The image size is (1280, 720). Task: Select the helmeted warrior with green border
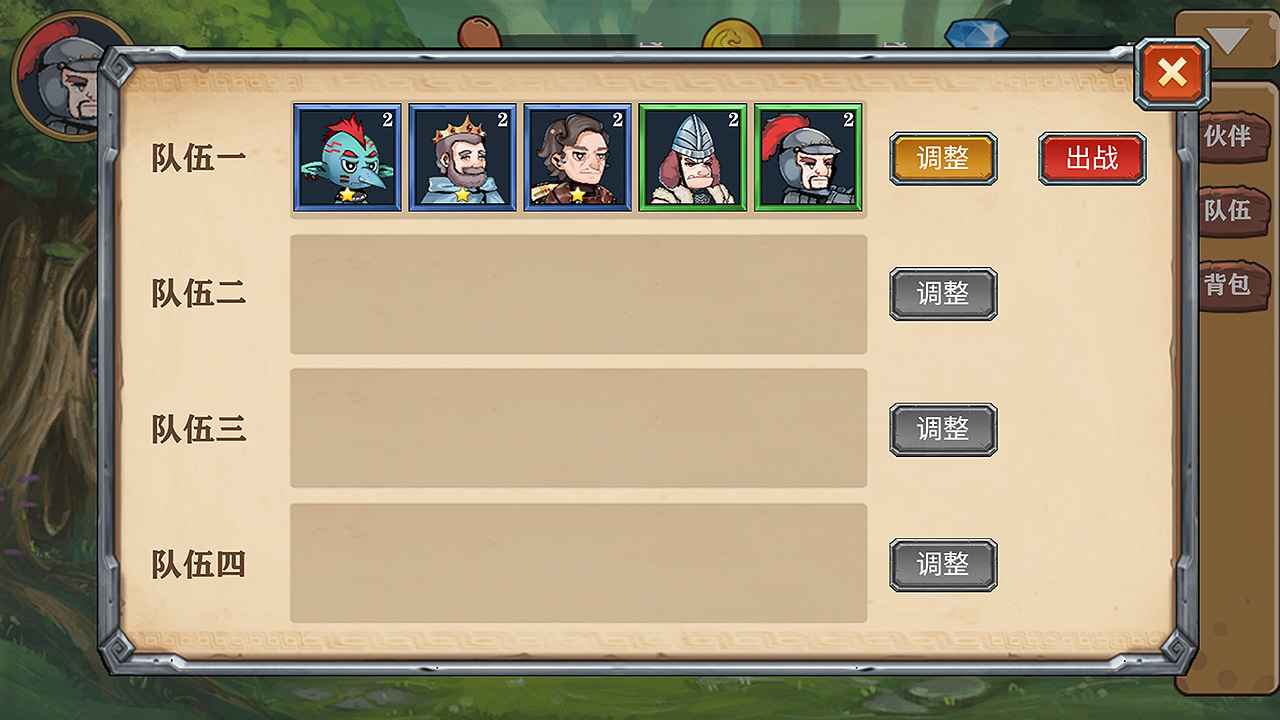(x=692, y=158)
